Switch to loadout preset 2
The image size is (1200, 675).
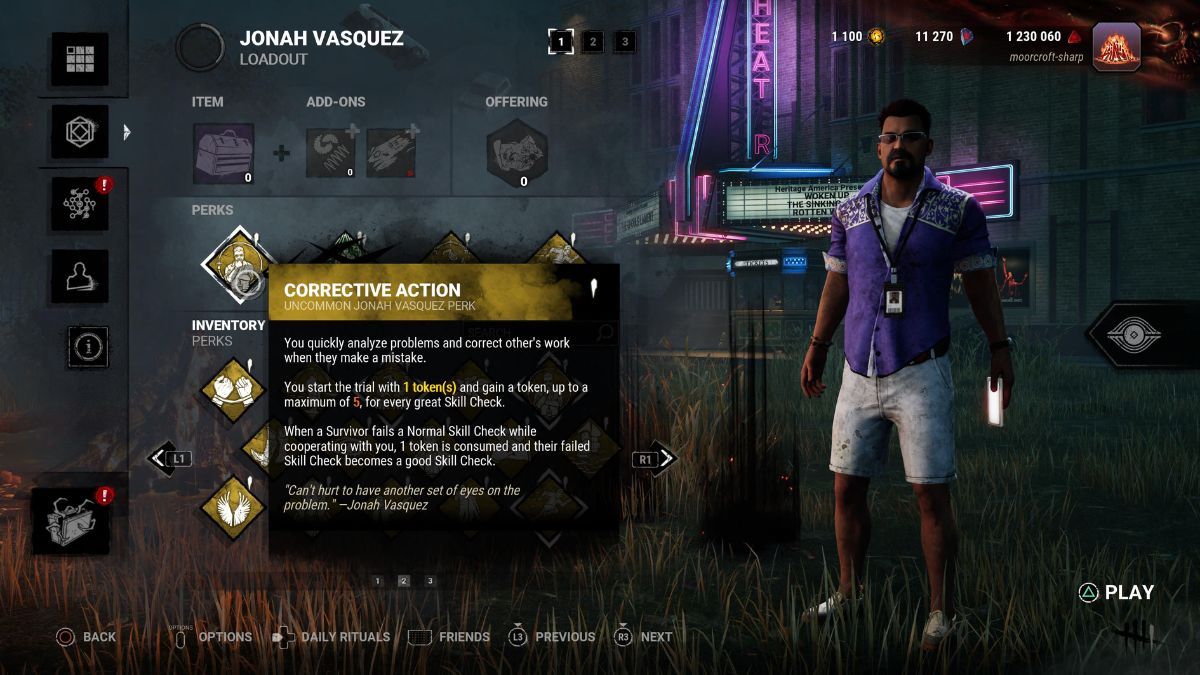tap(593, 41)
